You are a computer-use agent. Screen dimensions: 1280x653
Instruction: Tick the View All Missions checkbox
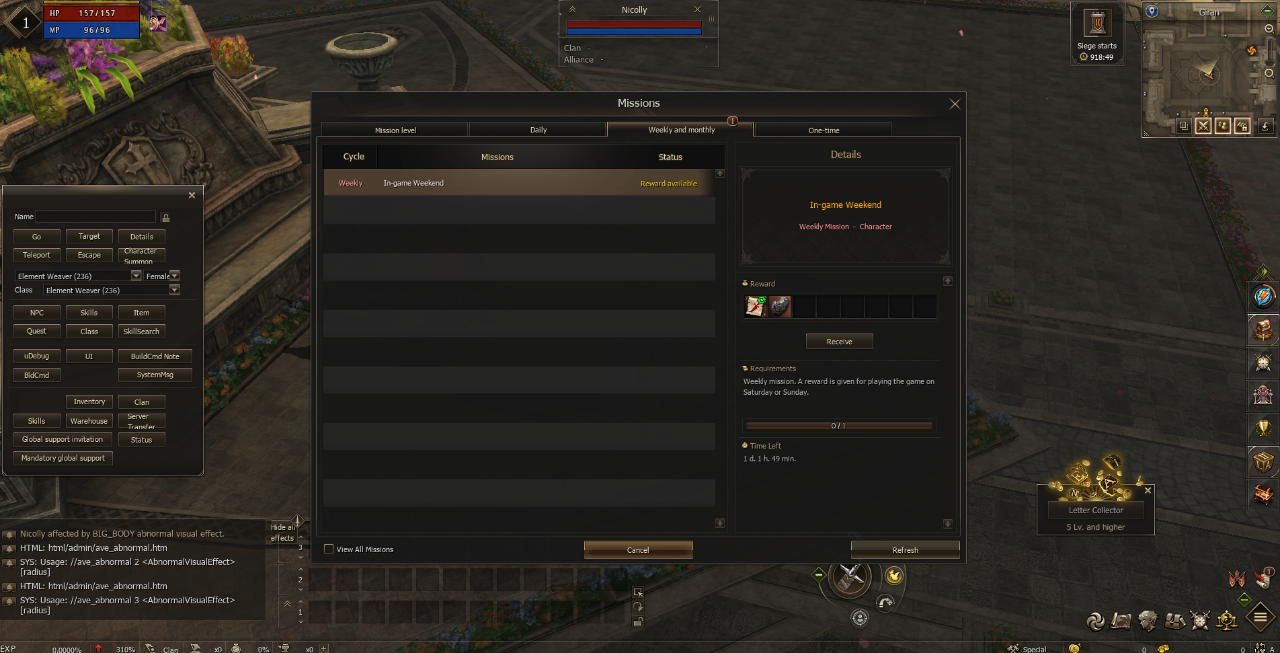tap(329, 549)
